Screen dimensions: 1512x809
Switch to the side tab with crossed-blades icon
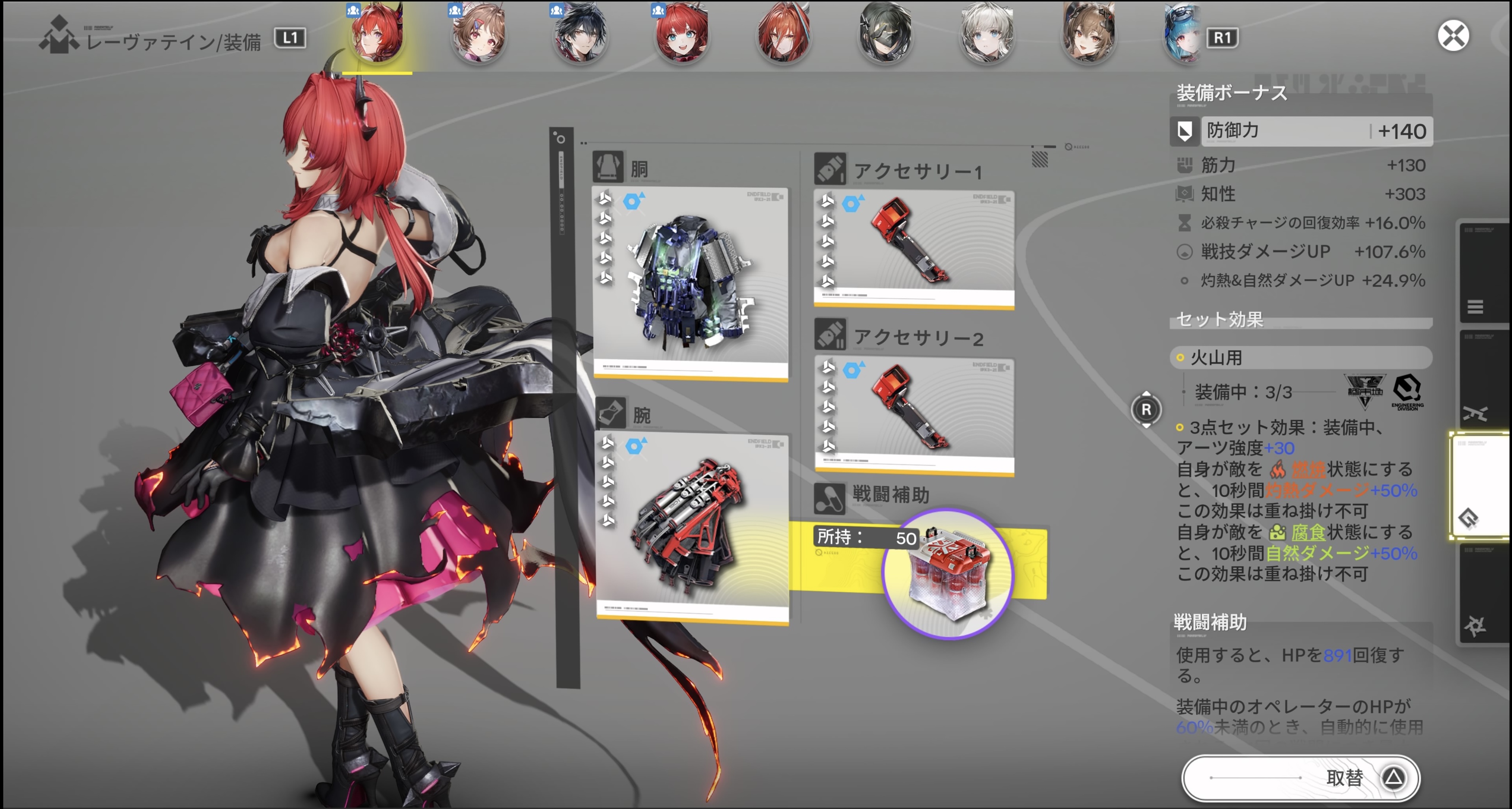pyautogui.click(x=1476, y=414)
